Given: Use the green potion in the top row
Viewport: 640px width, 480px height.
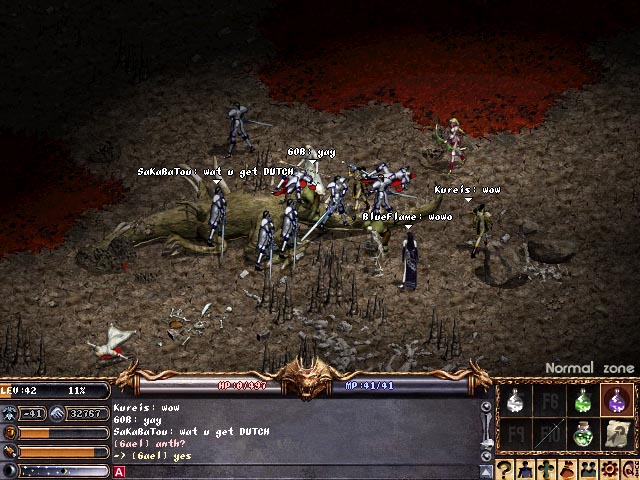Looking at the screenshot, I should tap(583, 401).
